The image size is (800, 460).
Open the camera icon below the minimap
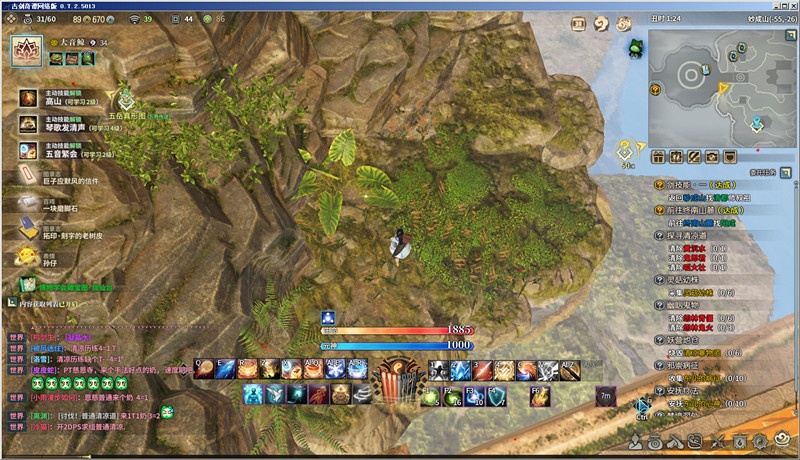711,156
